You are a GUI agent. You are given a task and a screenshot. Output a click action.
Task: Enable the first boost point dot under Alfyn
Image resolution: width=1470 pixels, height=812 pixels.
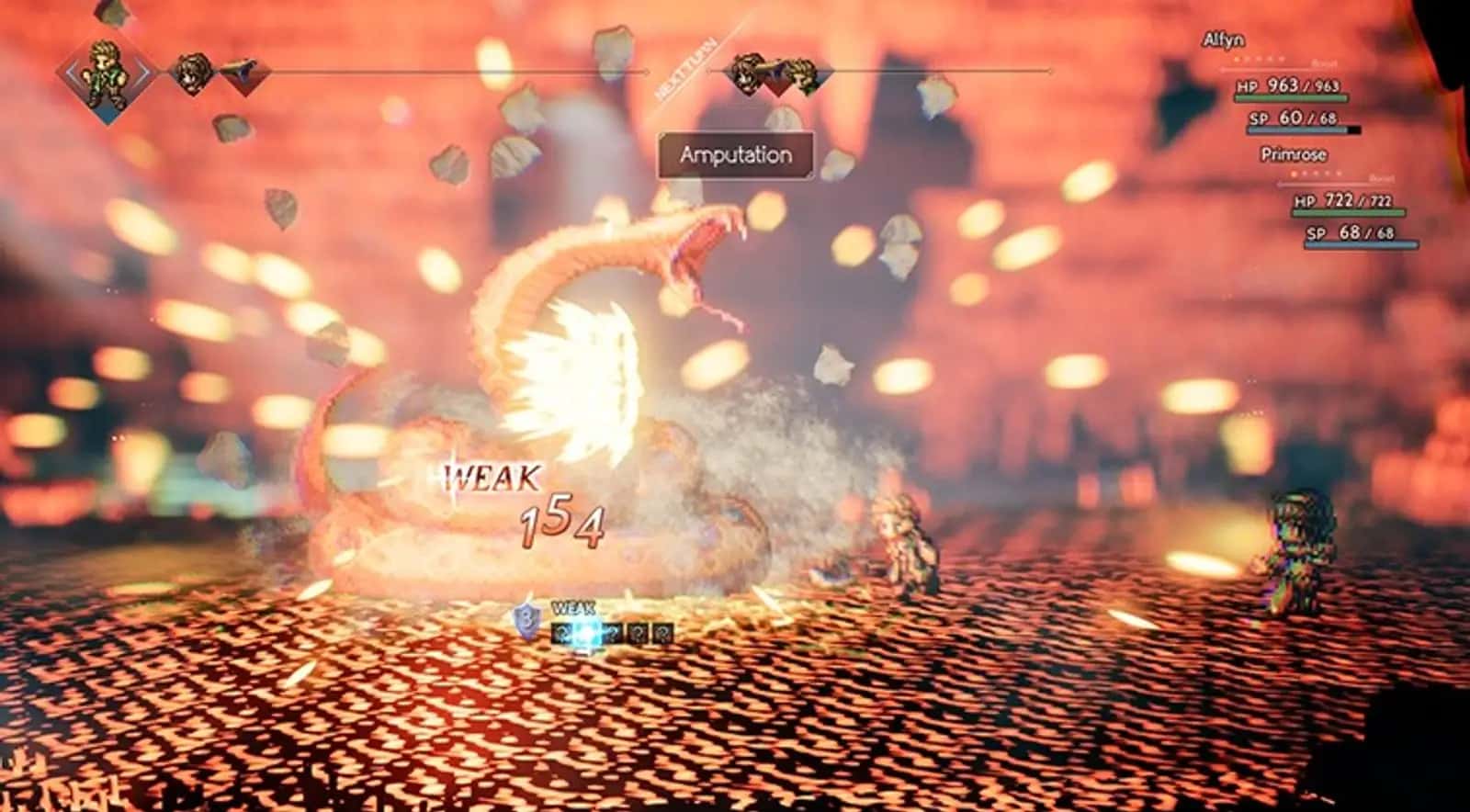1237,60
